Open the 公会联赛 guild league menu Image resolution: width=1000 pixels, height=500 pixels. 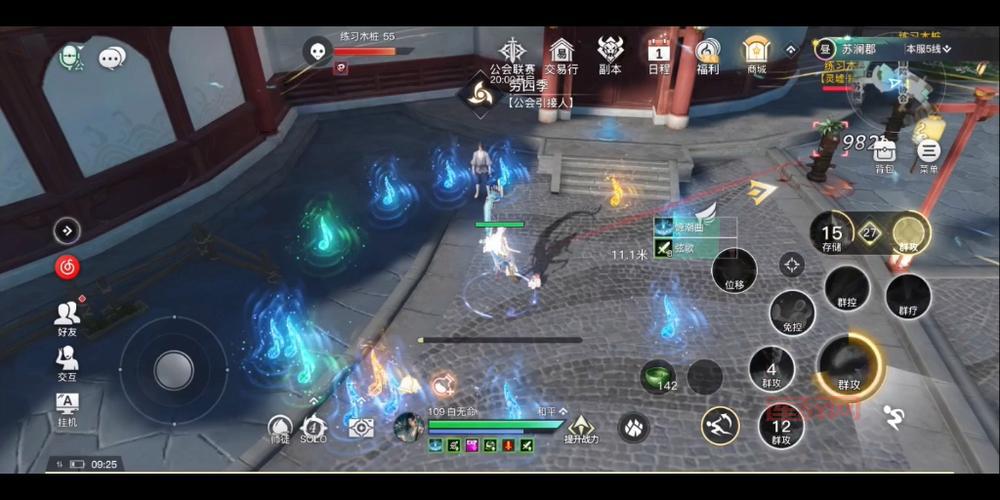pyautogui.click(x=512, y=53)
